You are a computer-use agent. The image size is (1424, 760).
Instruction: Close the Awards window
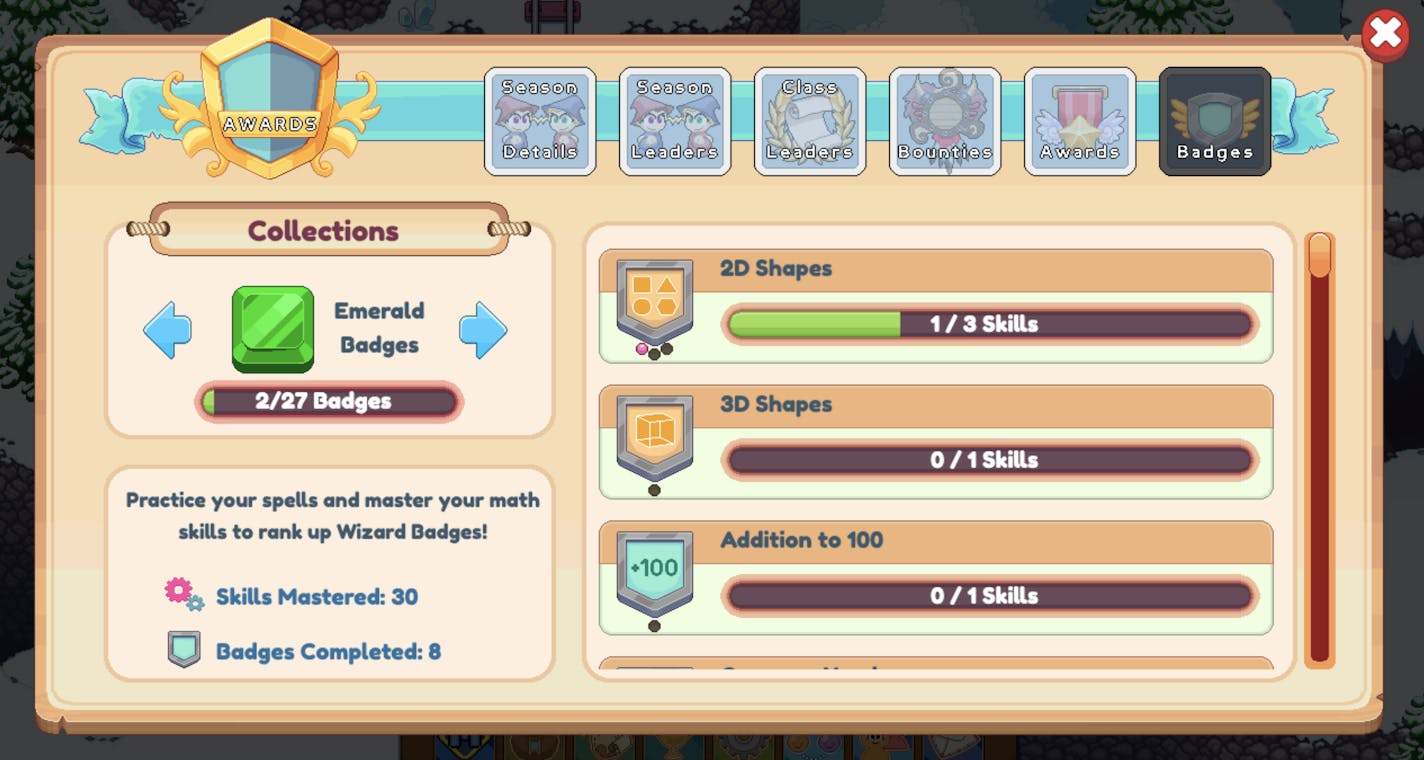(x=1384, y=33)
